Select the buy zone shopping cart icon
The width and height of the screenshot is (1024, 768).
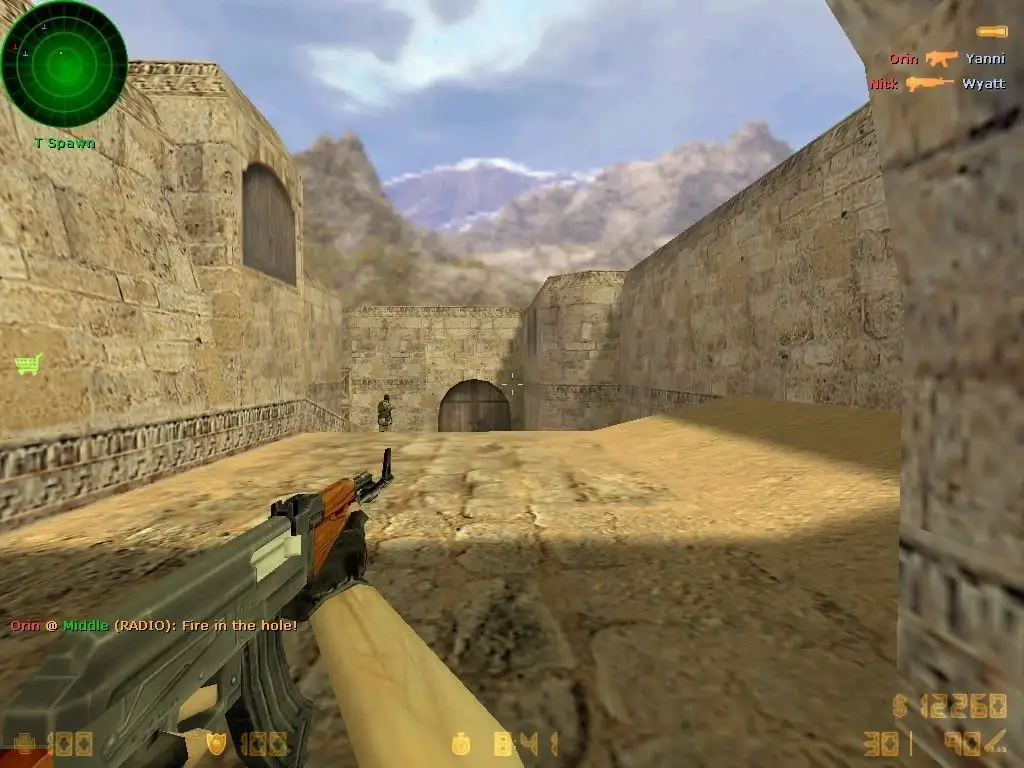coord(28,364)
